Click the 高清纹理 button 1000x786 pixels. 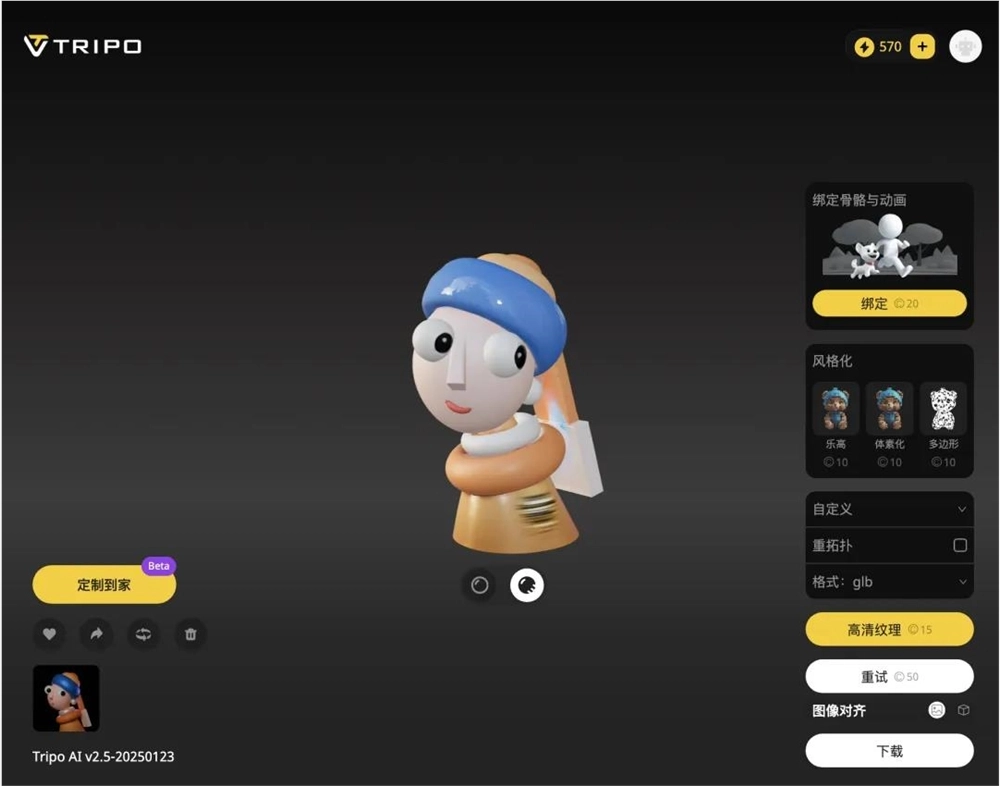889,630
